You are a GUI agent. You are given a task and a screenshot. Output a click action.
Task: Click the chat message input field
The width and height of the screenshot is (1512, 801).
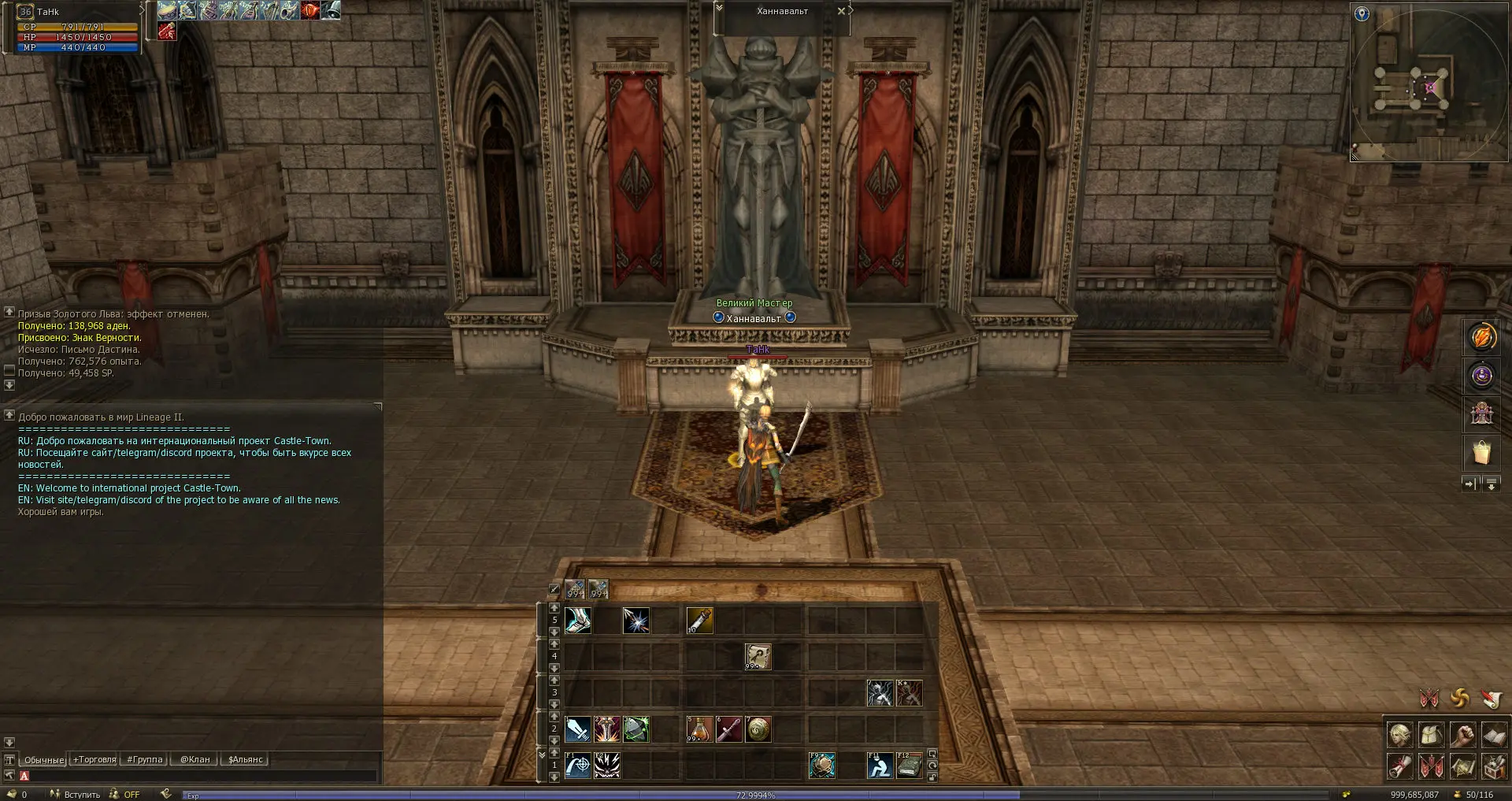pyautogui.click(x=201, y=776)
